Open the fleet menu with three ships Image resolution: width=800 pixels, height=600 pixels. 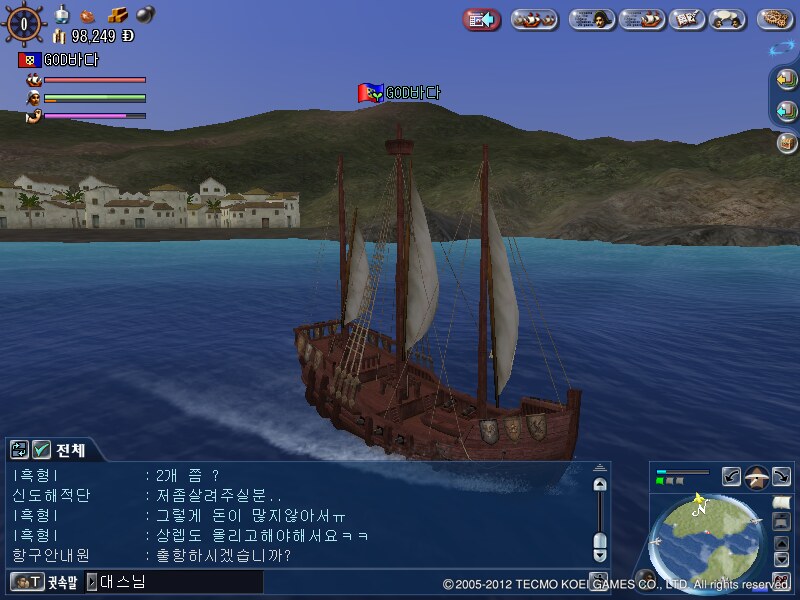point(534,19)
